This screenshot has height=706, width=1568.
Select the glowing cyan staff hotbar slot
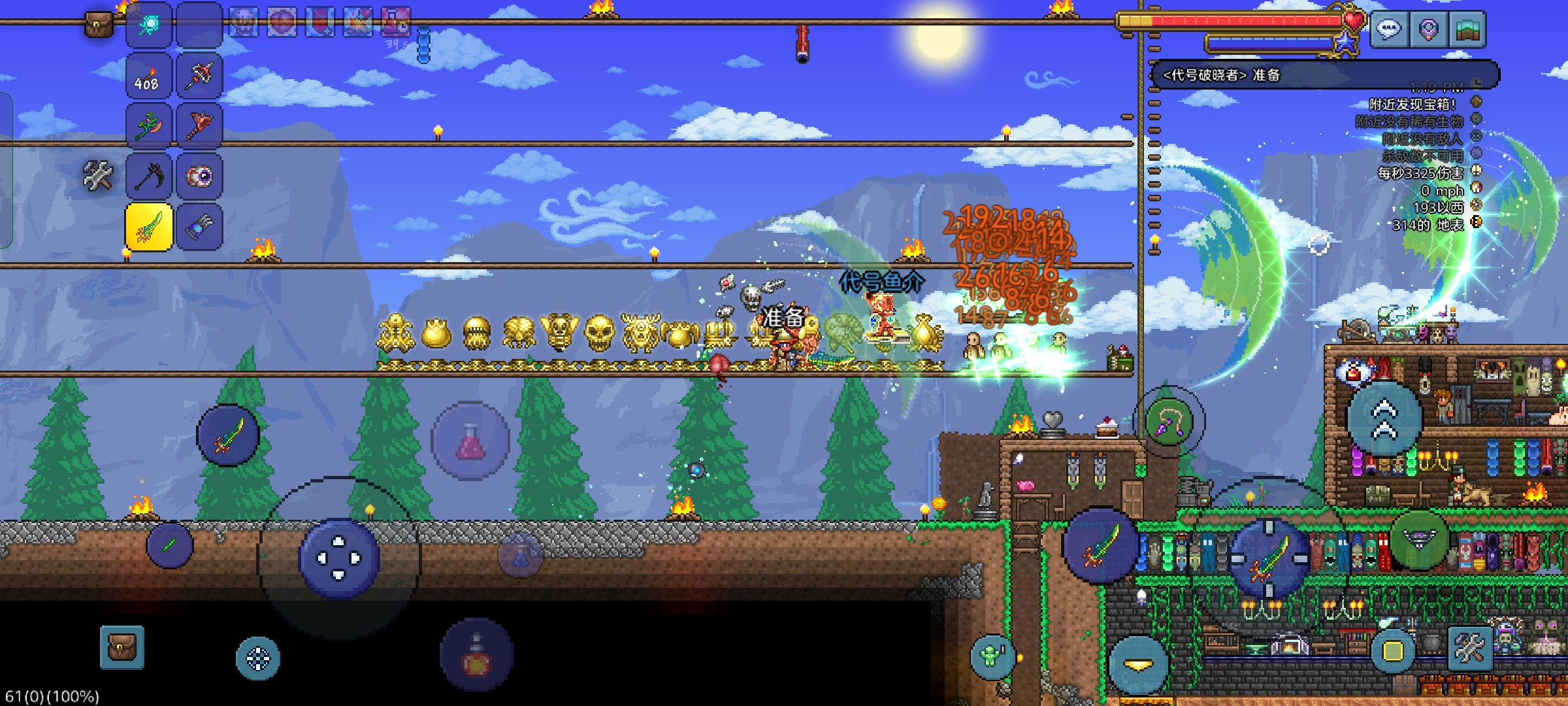pos(148,25)
